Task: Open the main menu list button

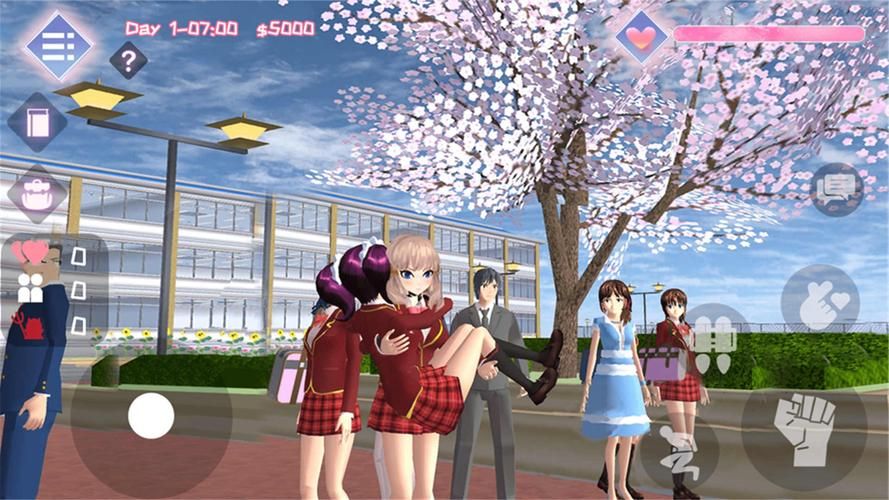Action: (x=59, y=44)
